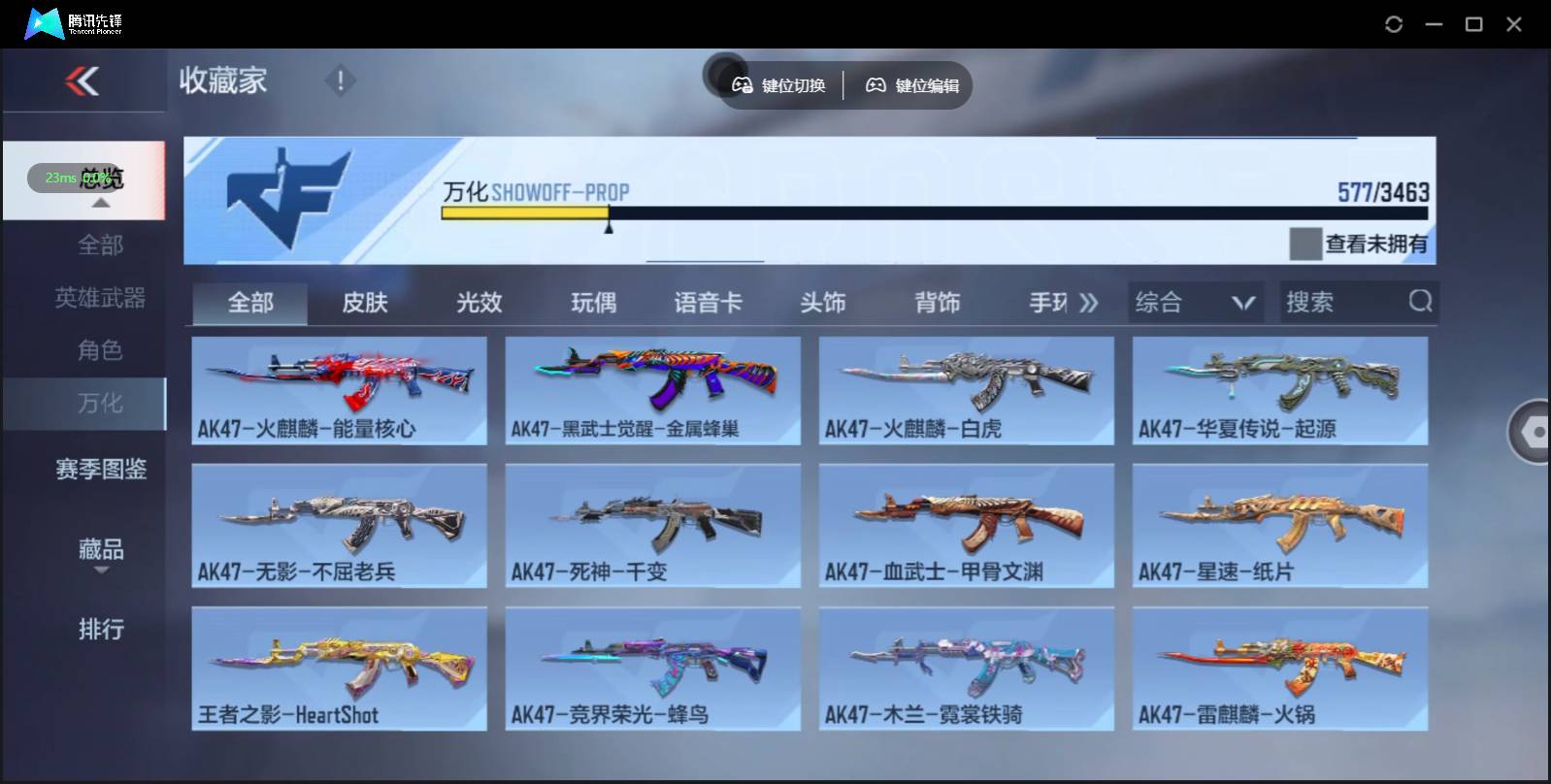
Task: Click the Tencent Pioneer logo
Action: tap(44, 23)
